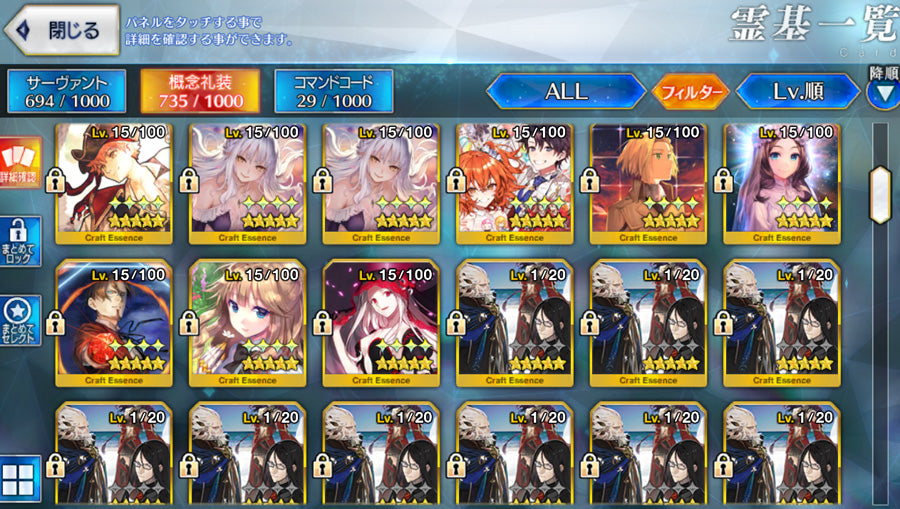Choose the red-hooded pale woman Craft Essence
This screenshot has height=509, width=900.
click(x=381, y=323)
